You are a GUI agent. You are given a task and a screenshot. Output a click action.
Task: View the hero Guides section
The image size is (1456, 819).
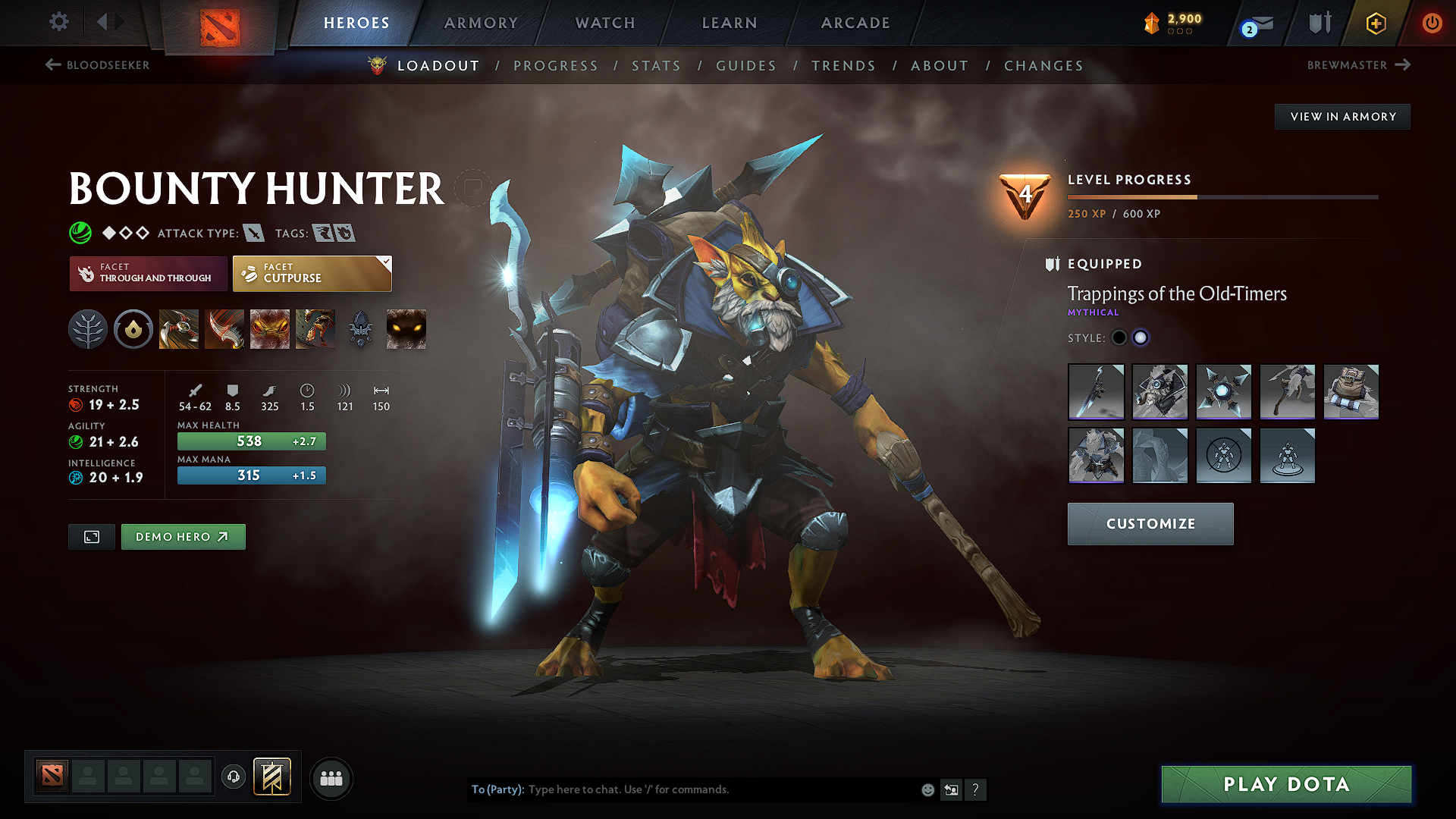[x=746, y=66]
